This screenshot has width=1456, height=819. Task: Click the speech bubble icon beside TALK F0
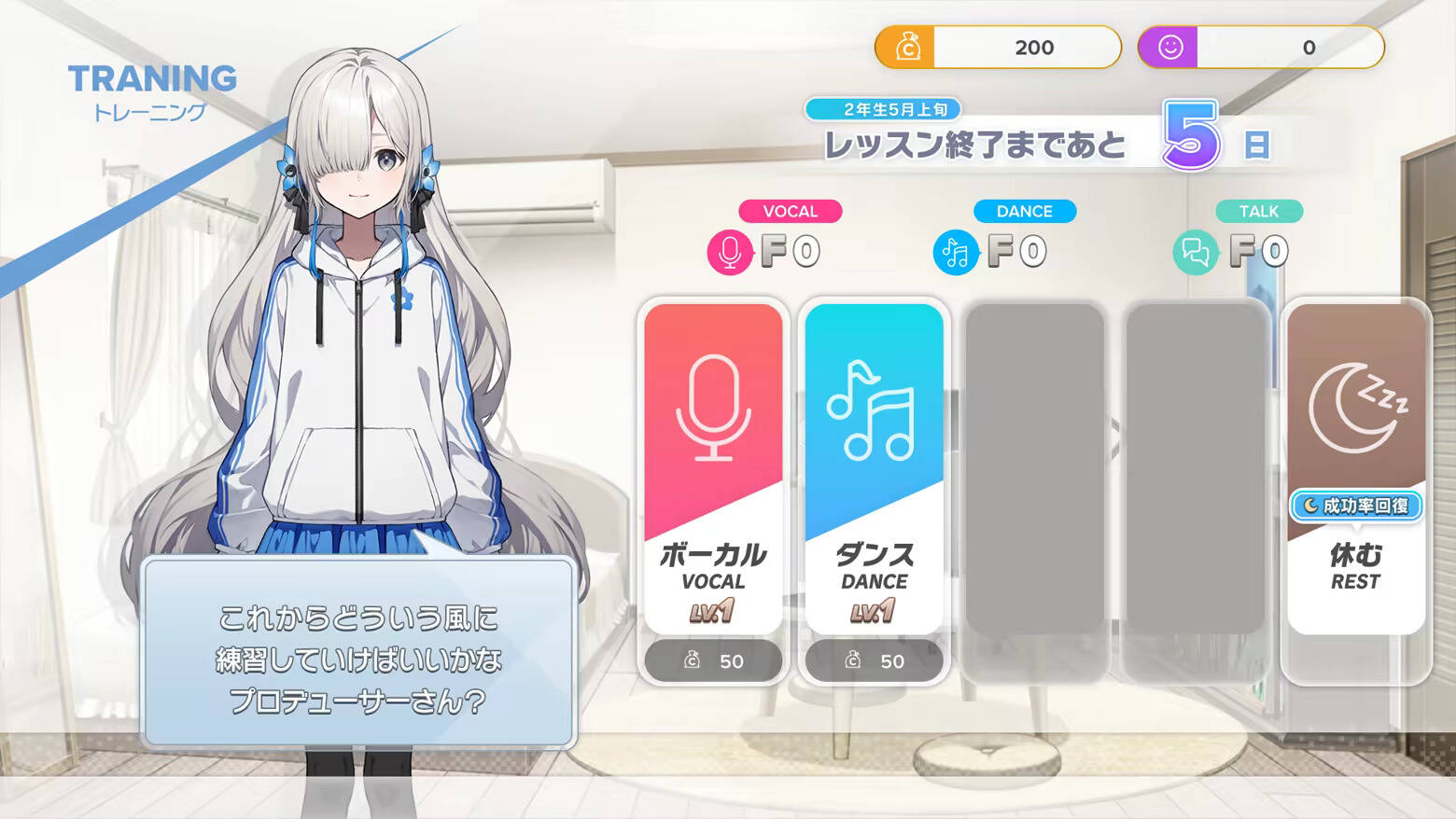[x=1196, y=250]
